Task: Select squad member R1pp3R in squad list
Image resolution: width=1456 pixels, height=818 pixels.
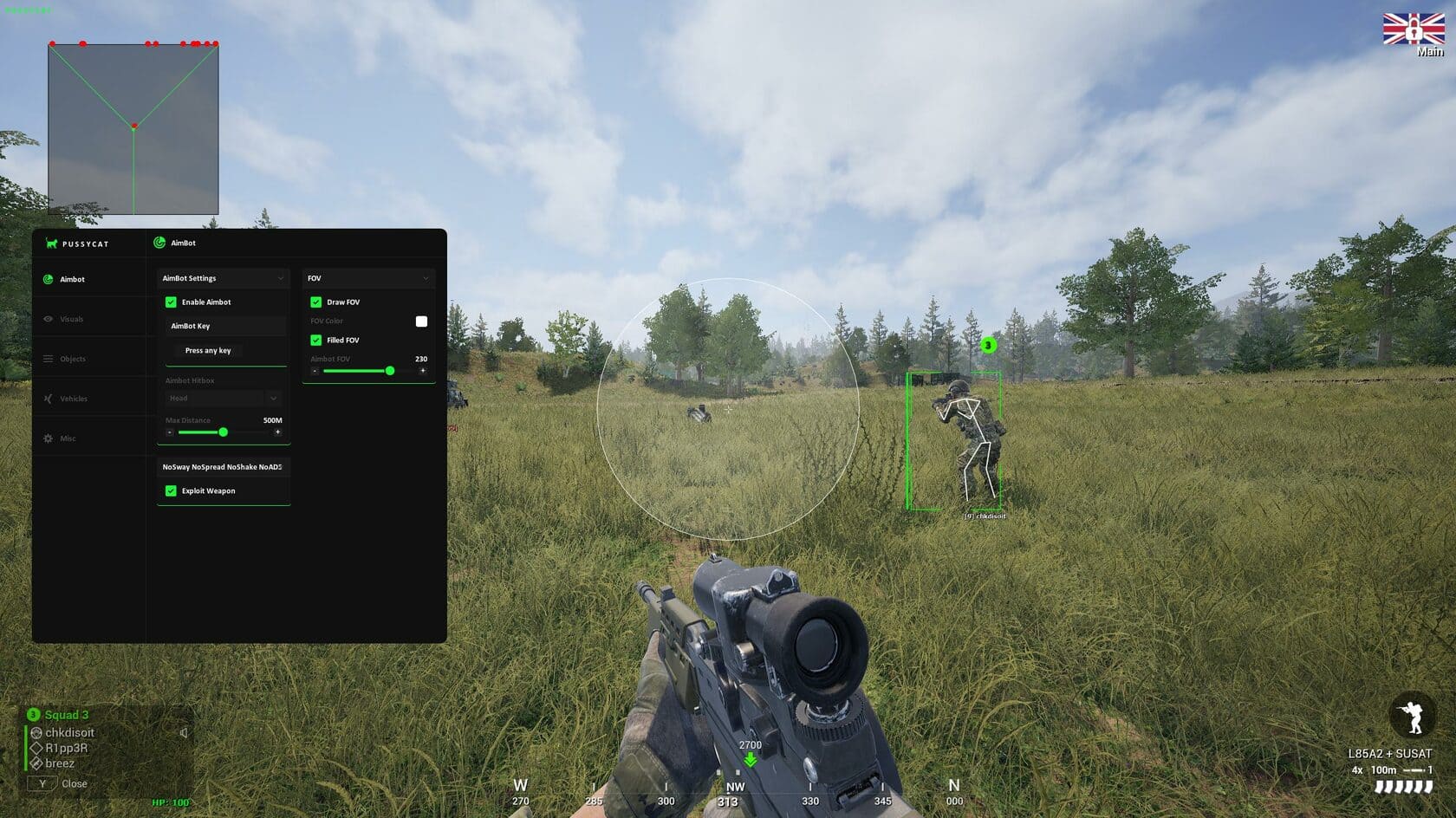Action: (x=66, y=748)
